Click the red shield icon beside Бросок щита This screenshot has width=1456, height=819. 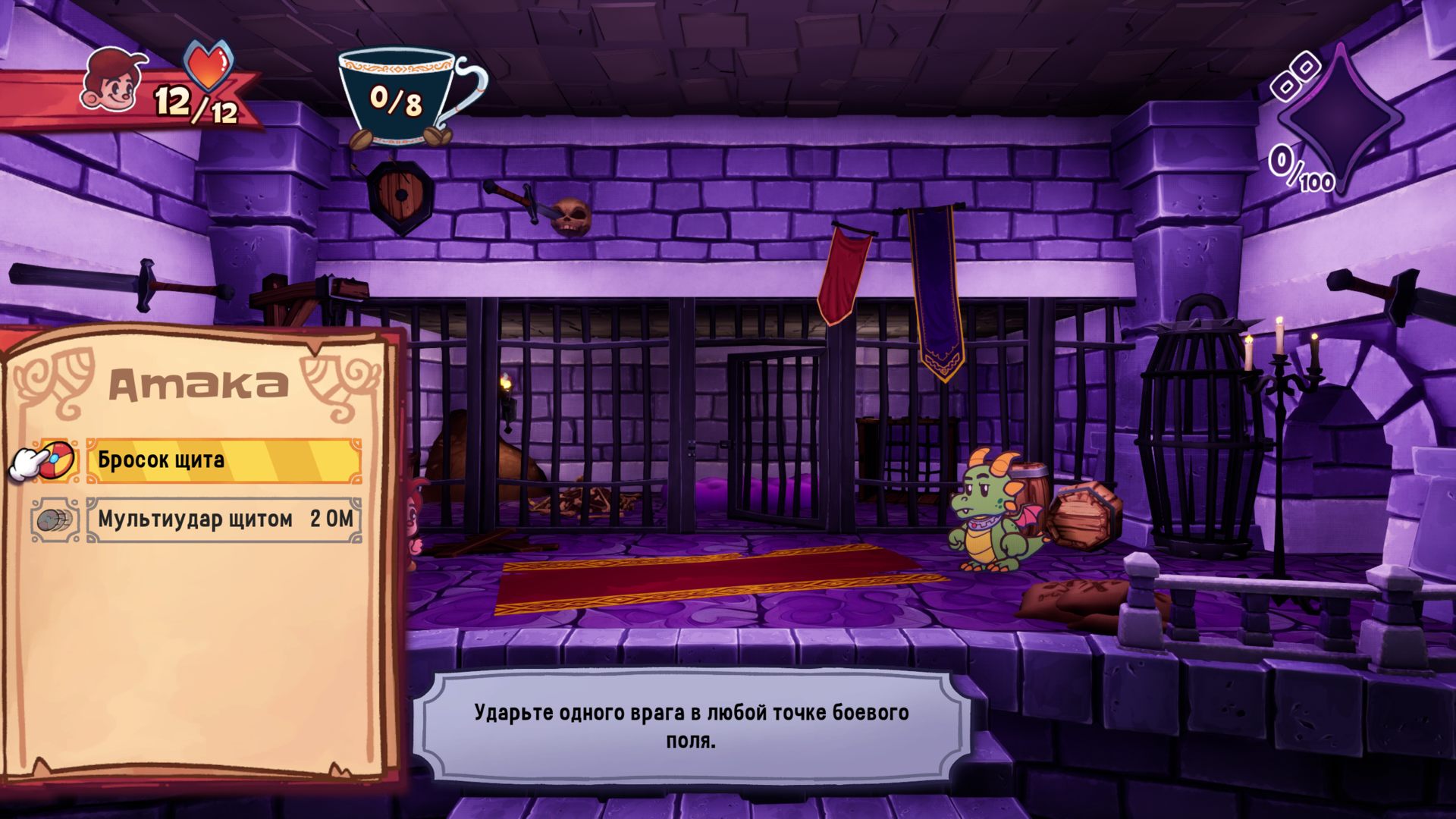coord(58,460)
